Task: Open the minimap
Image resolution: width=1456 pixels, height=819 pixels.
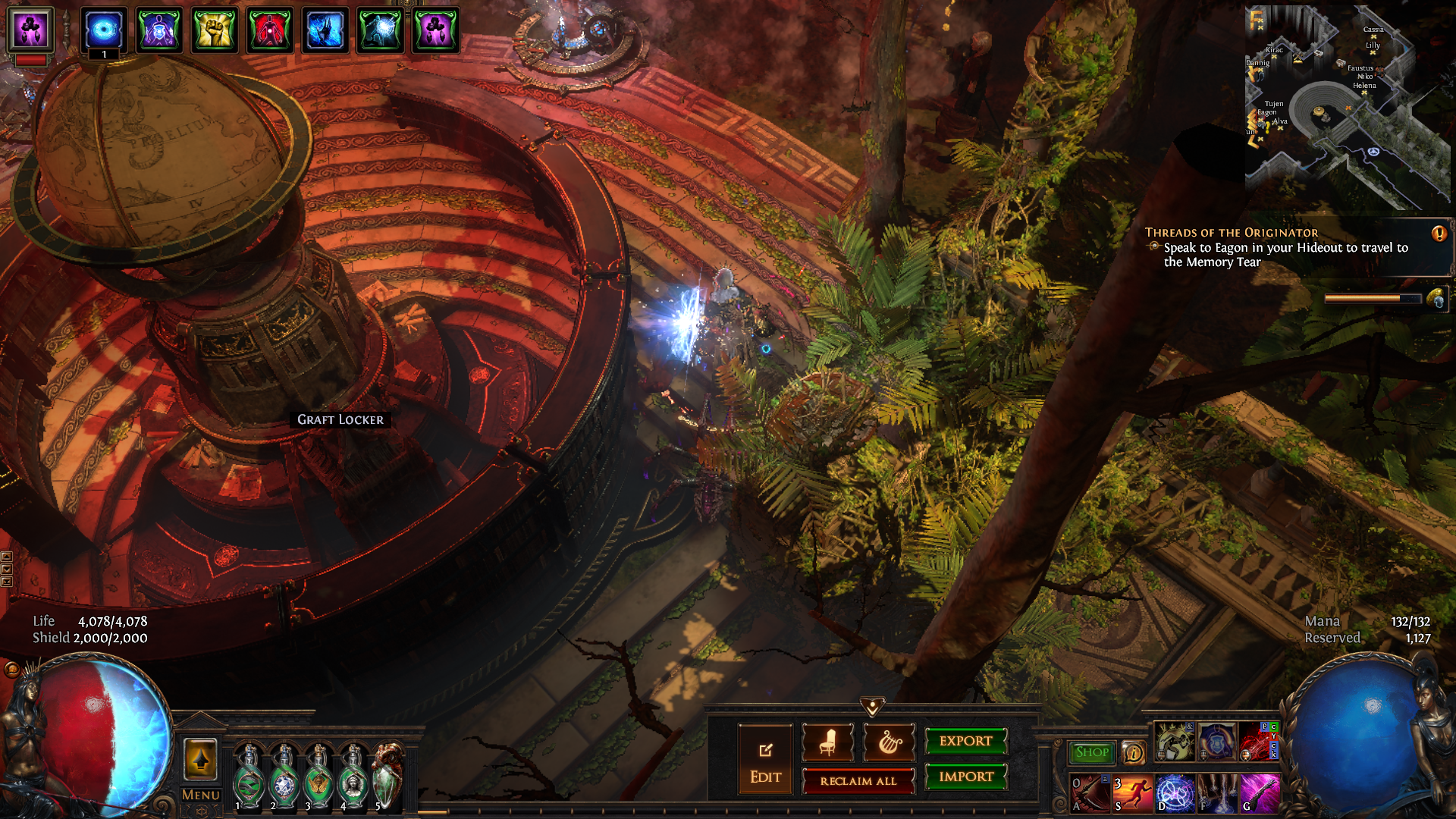Action: [1347, 108]
